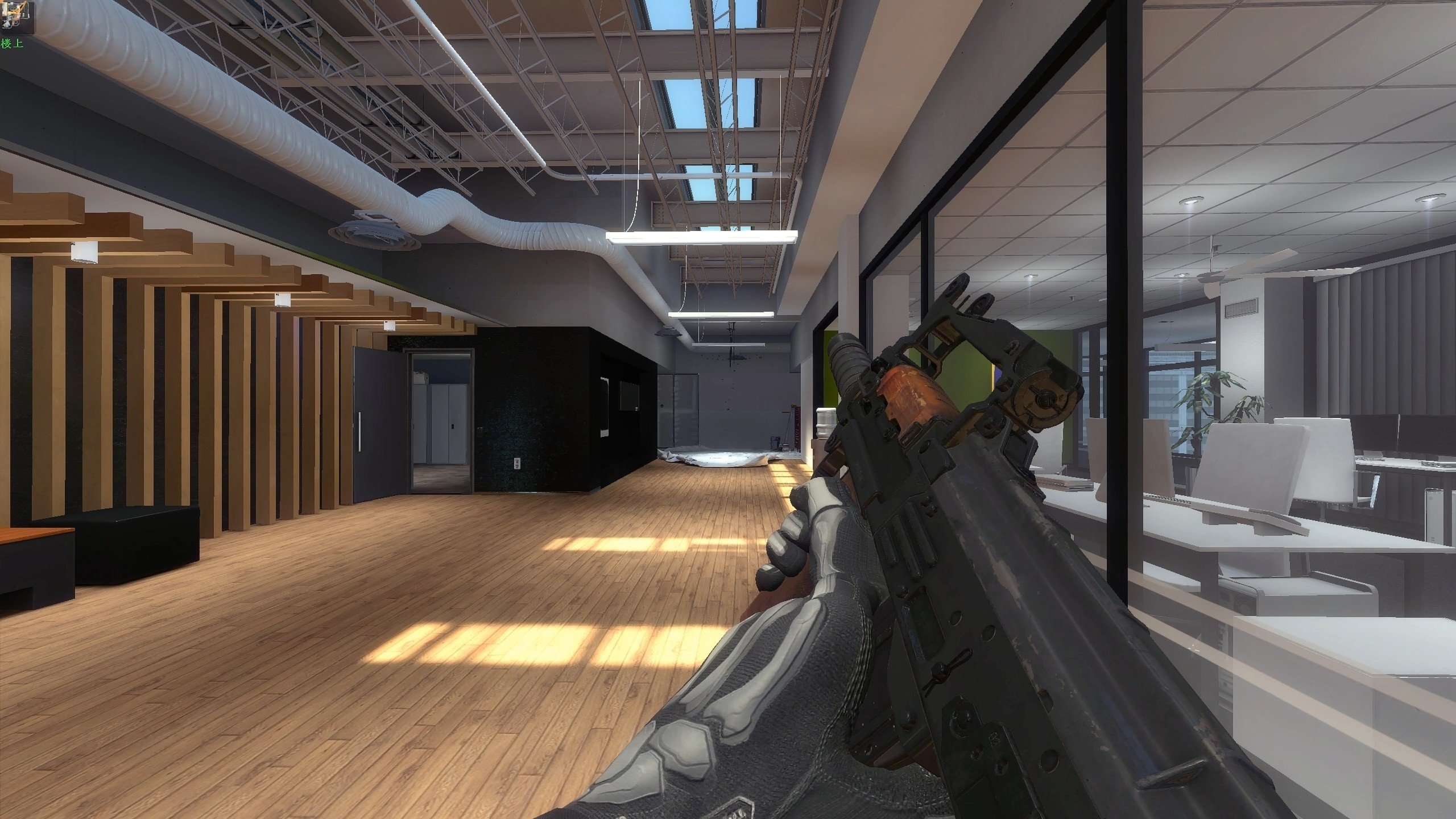Click the objective preview thumbnail top-left
Viewport: 1456px width, 819px height.
(17, 17)
